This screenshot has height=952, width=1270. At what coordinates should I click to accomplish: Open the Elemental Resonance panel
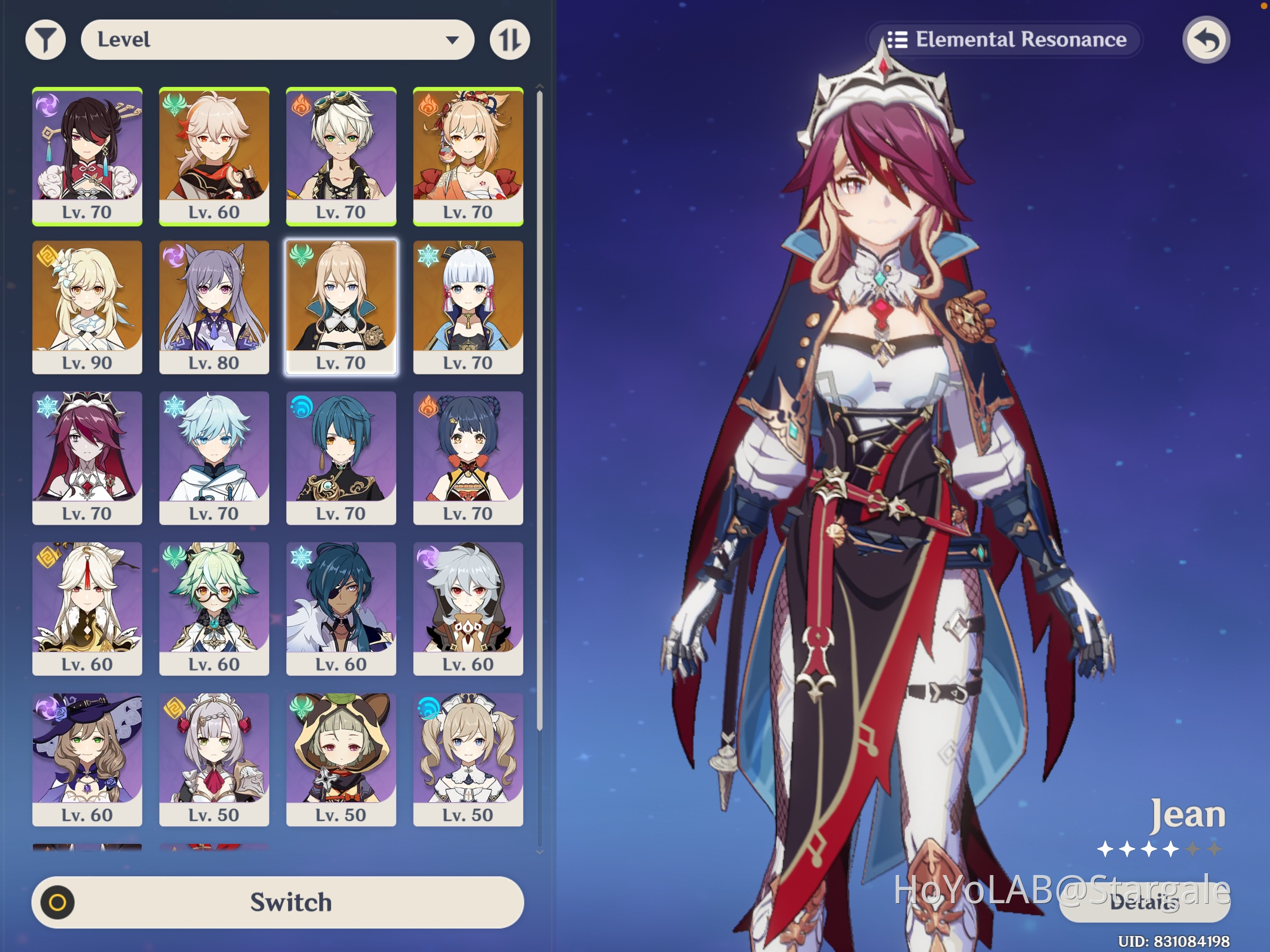tap(1007, 39)
